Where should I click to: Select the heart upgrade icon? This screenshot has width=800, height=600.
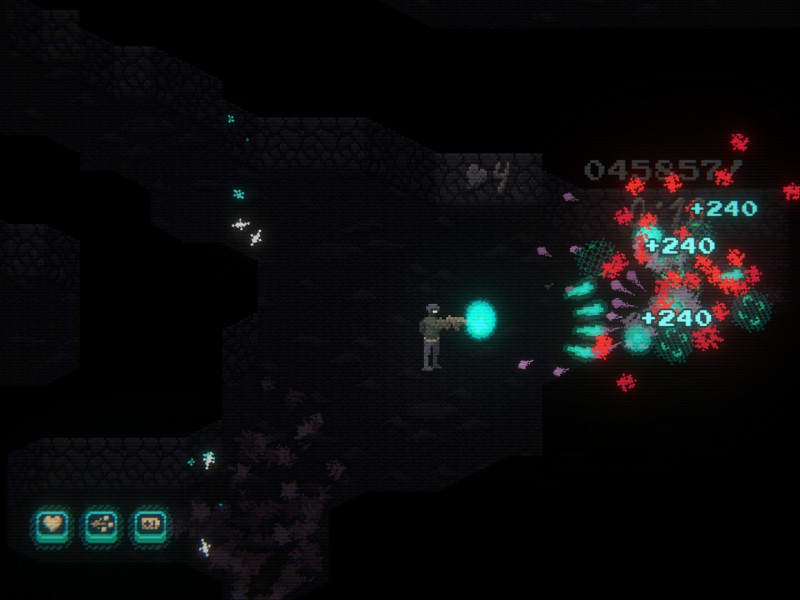click(x=51, y=523)
